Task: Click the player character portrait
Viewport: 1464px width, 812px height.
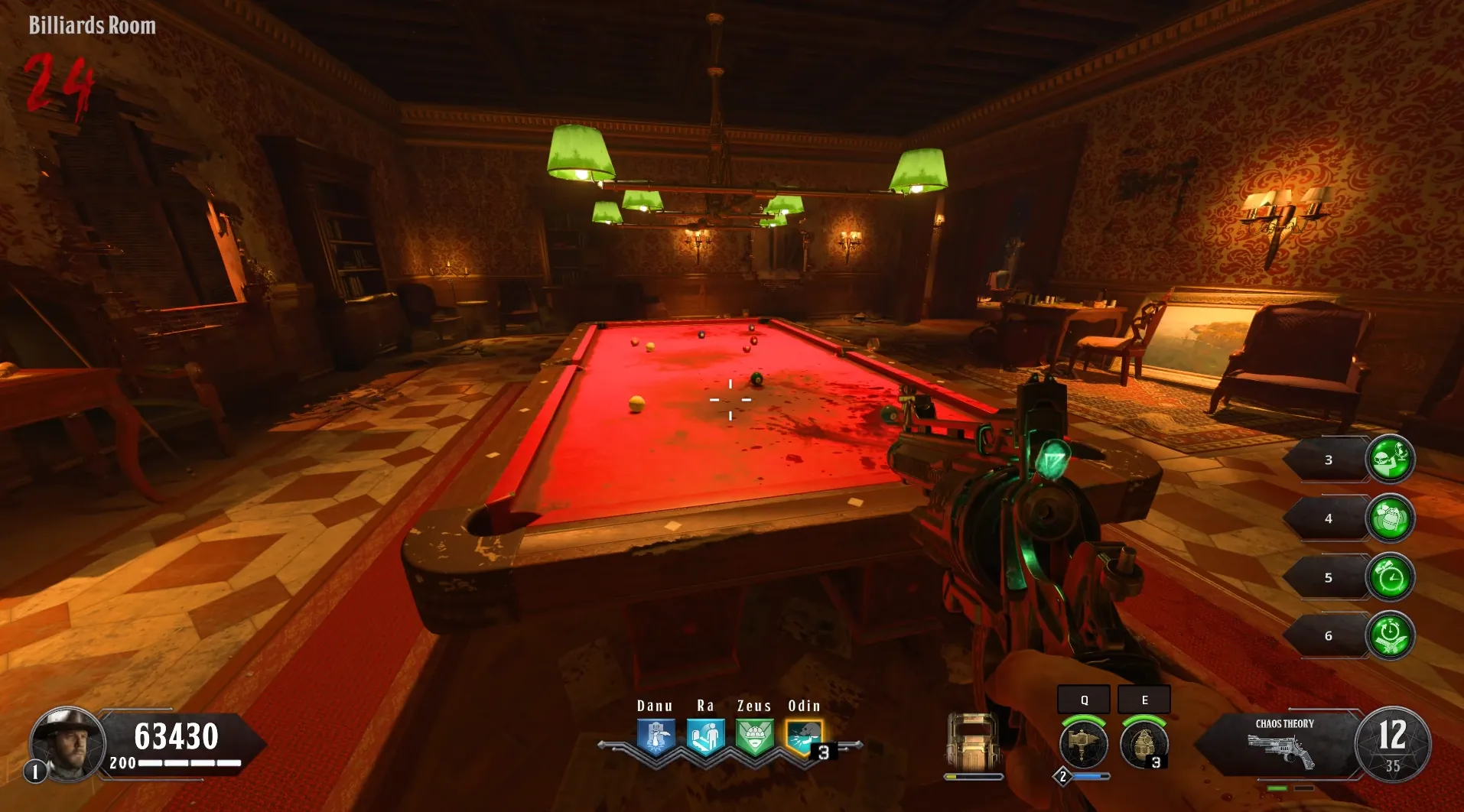Action: (x=67, y=743)
